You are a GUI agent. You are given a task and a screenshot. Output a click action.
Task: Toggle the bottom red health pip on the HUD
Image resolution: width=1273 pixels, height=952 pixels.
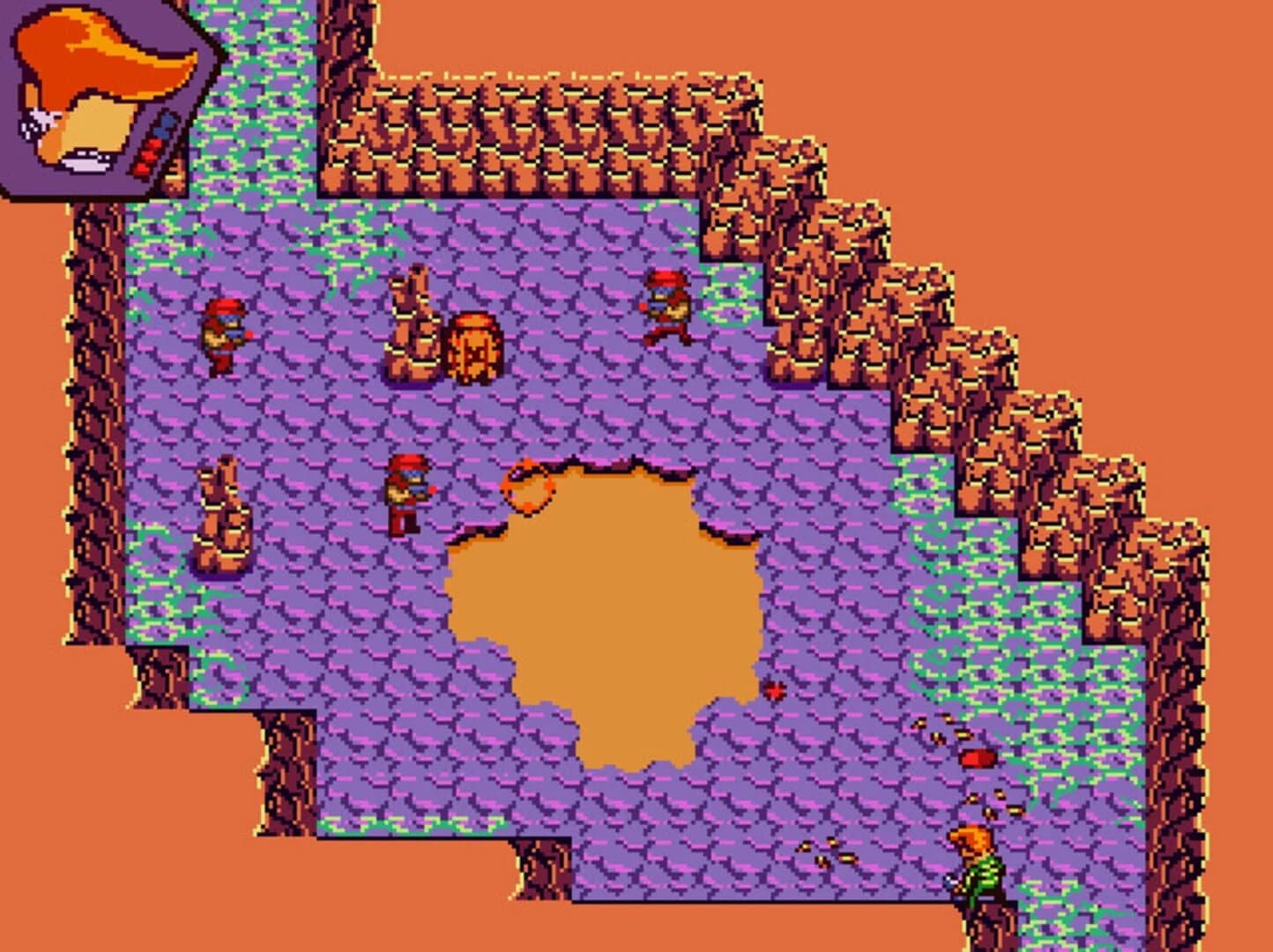tap(143, 168)
